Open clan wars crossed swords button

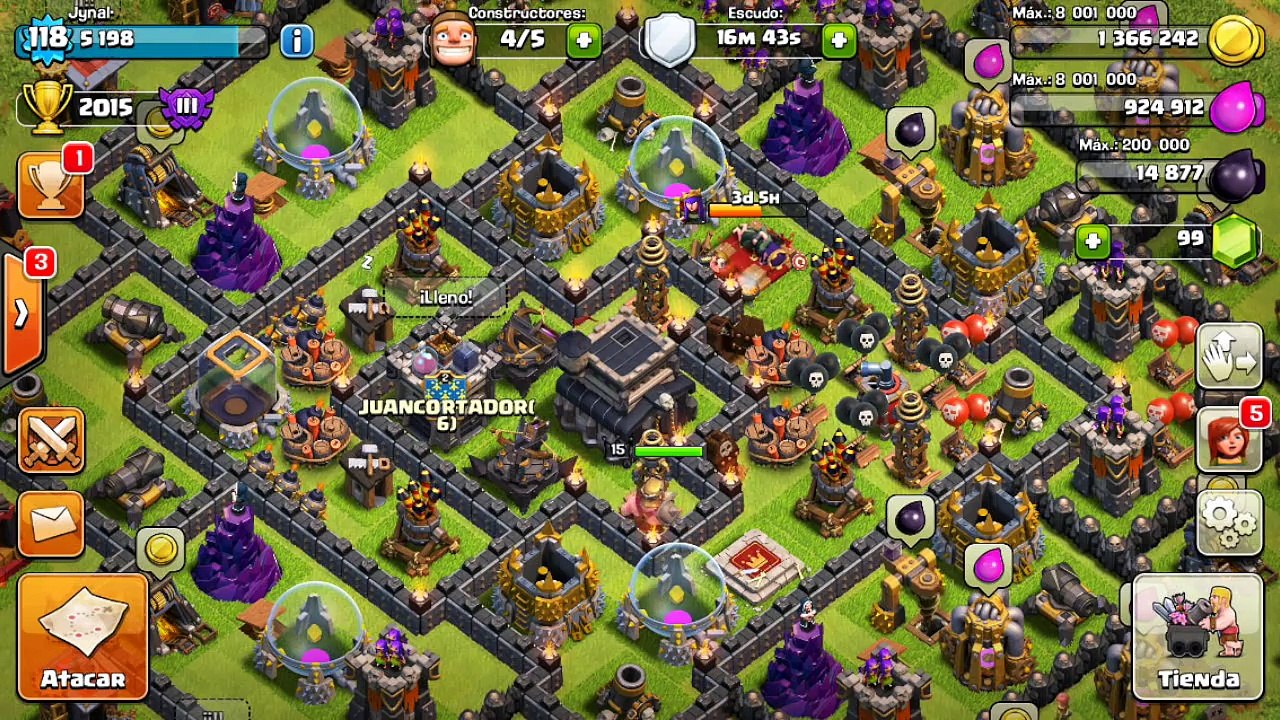[51, 440]
